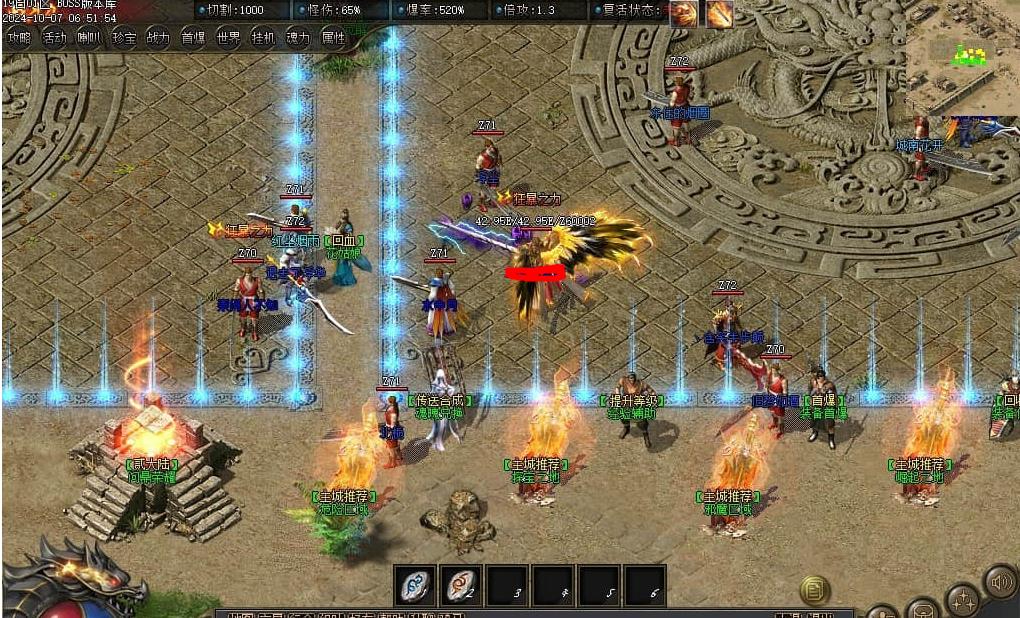Open the 珍宝 treasure menu

pos(124,38)
